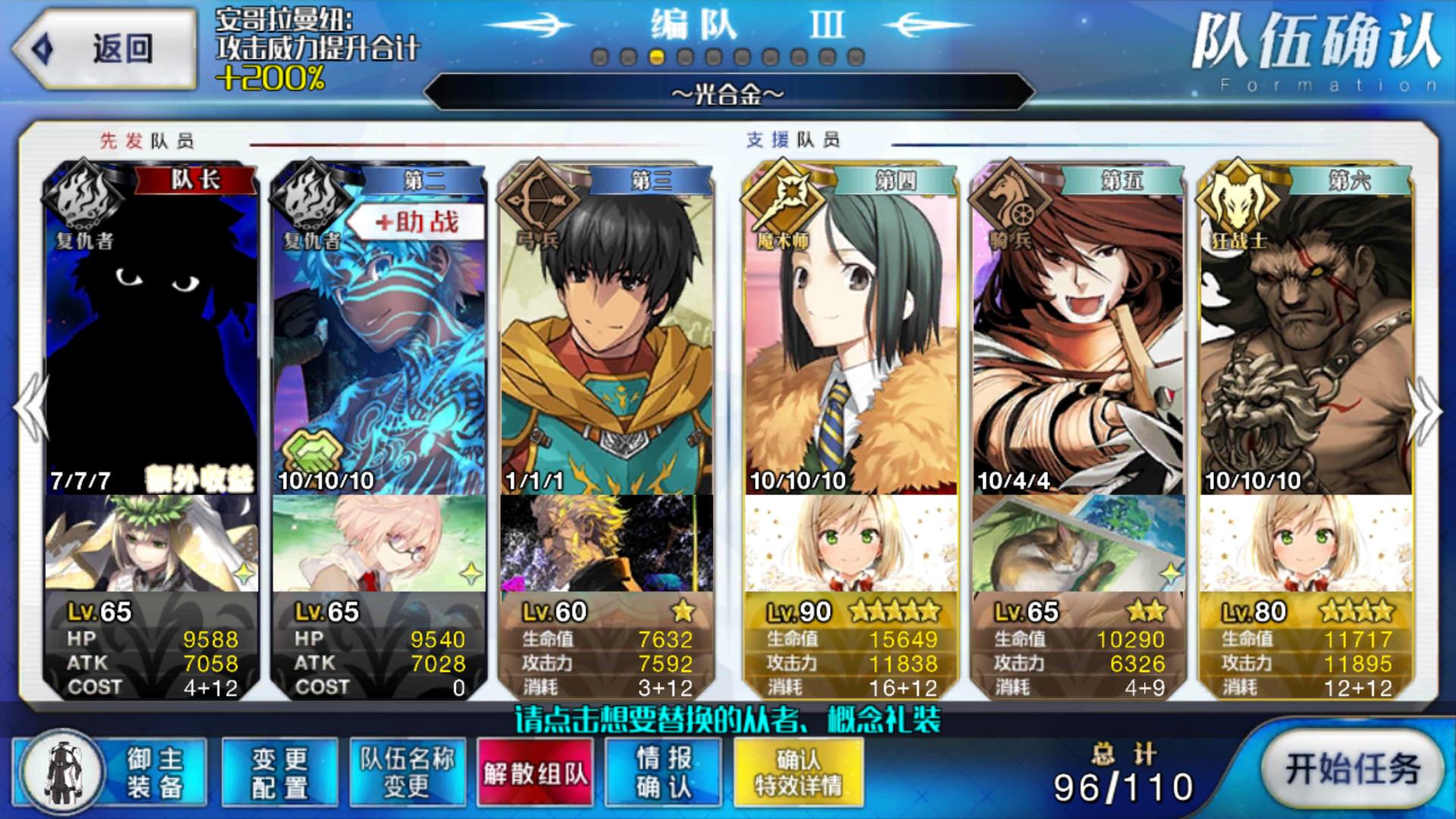Go back with the 返回 button

pyautogui.click(x=105, y=49)
